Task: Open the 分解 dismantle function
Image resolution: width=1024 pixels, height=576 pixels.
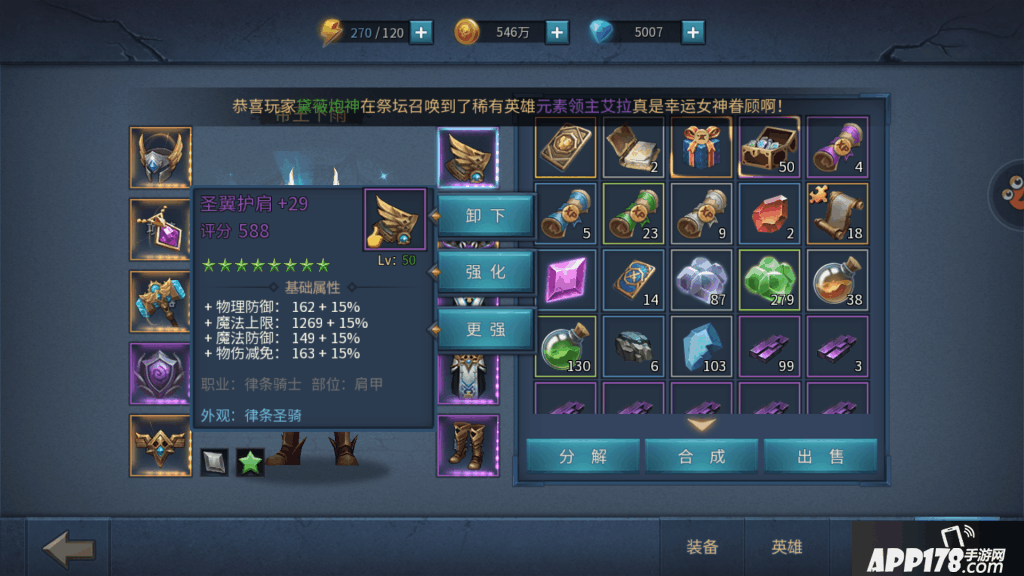Action: 583,456
